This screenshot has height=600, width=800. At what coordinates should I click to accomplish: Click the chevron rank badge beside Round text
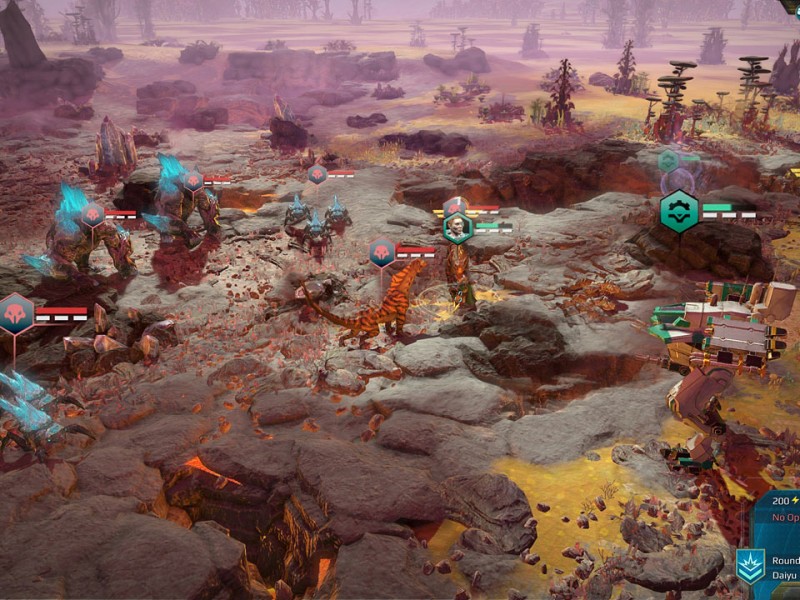pos(750,566)
